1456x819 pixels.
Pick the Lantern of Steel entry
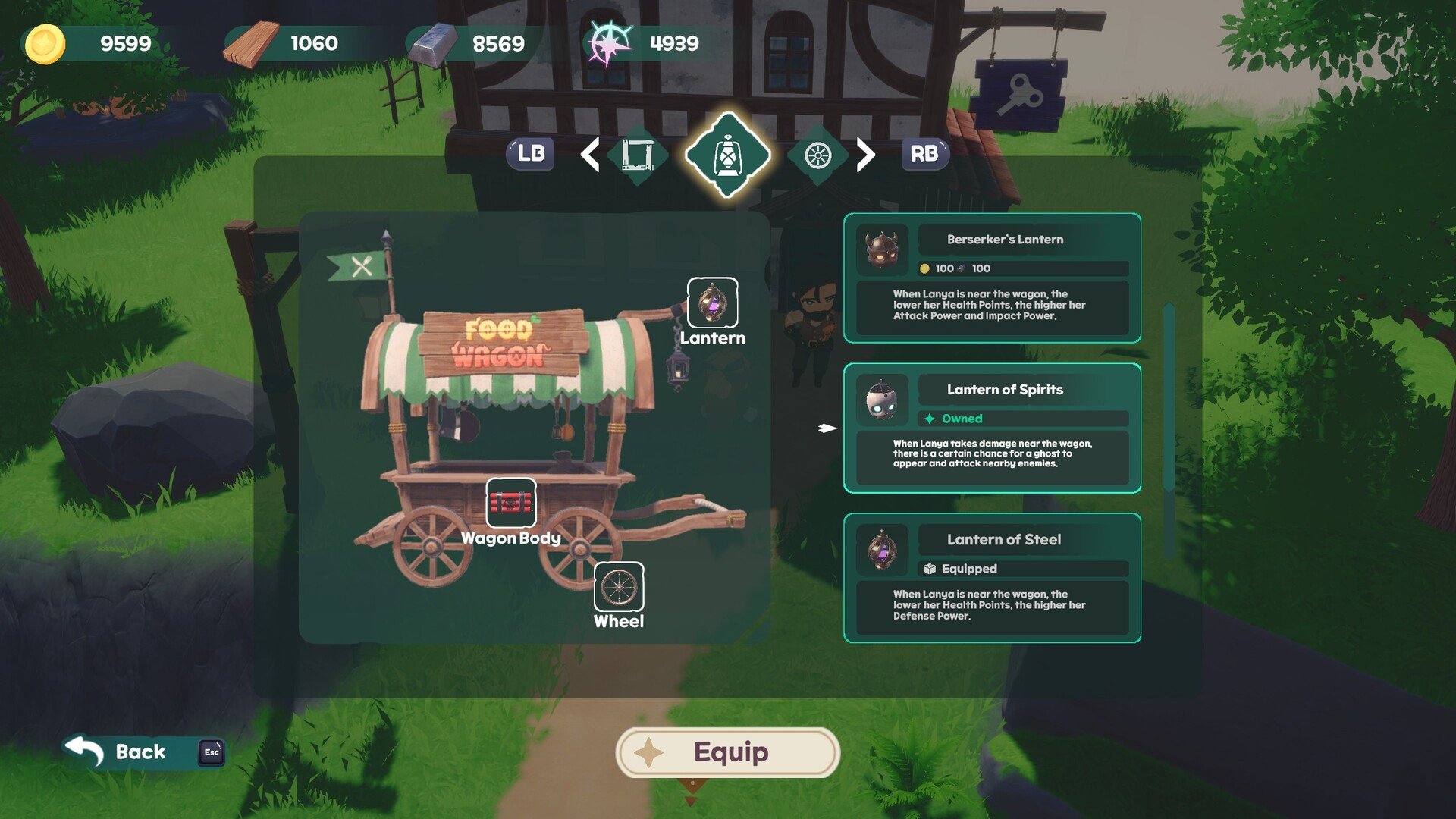point(992,578)
